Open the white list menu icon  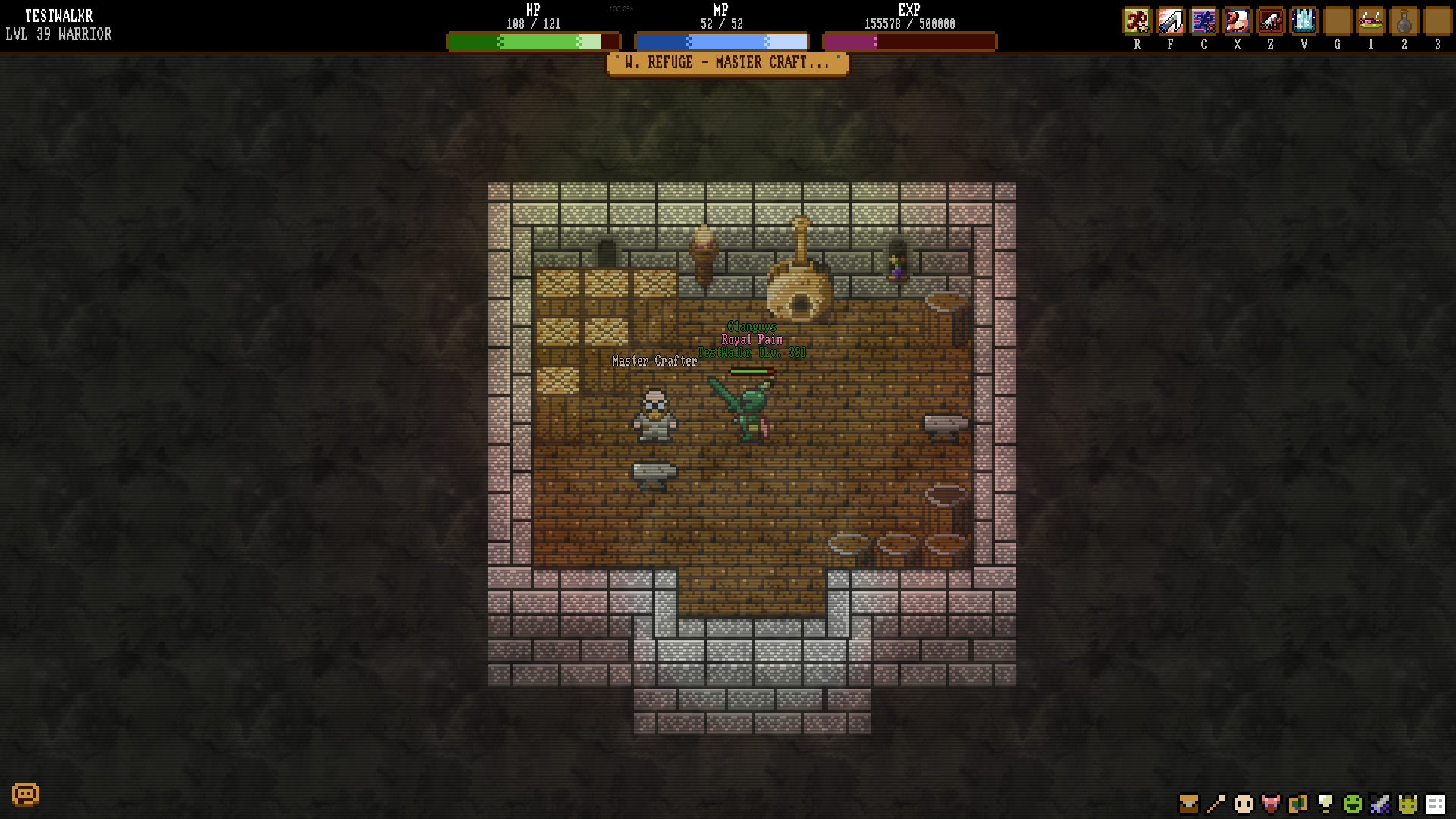coord(1436,803)
